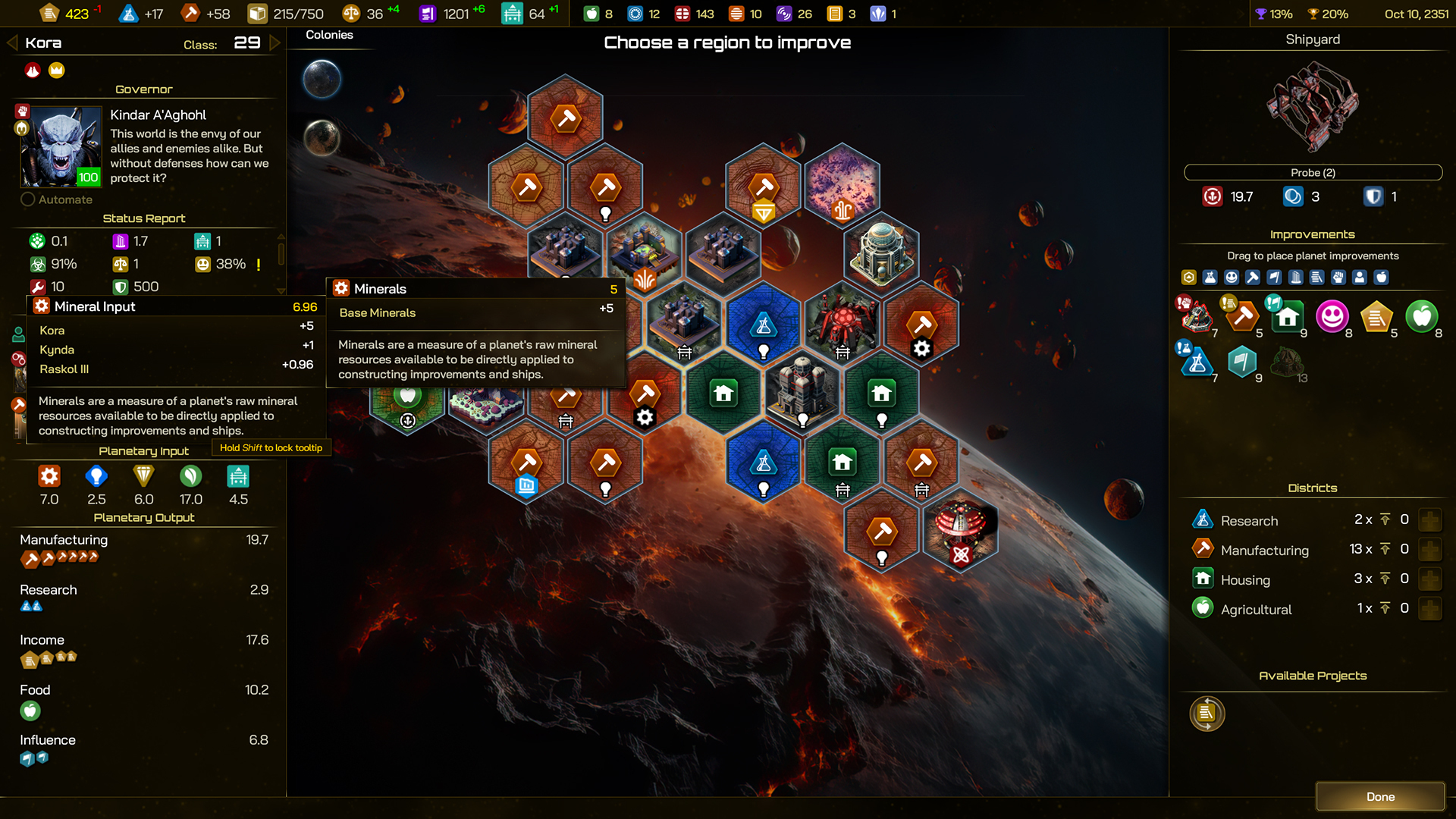The width and height of the screenshot is (1456, 819).
Task: Confirm with the Done button
Action: pyautogui.click(x=1379, y=796)
